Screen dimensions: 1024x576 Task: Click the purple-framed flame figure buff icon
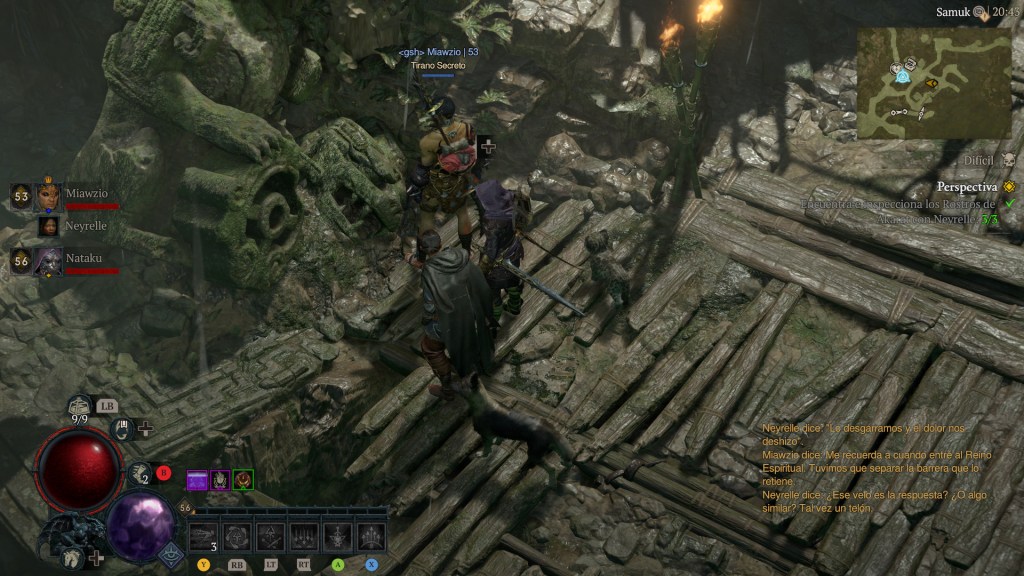tap(220, 480)
